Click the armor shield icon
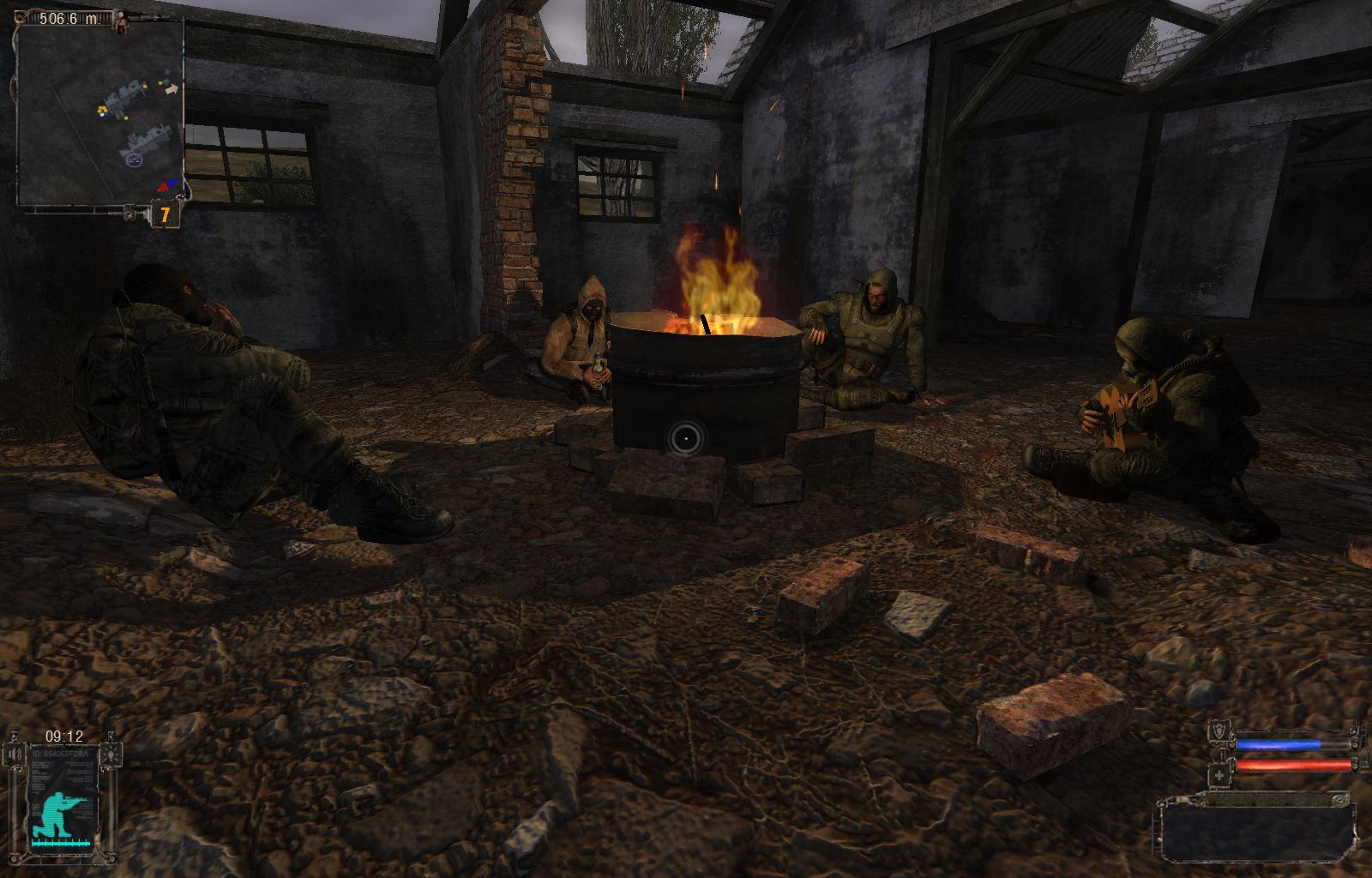 click(x=1219, y=733)
